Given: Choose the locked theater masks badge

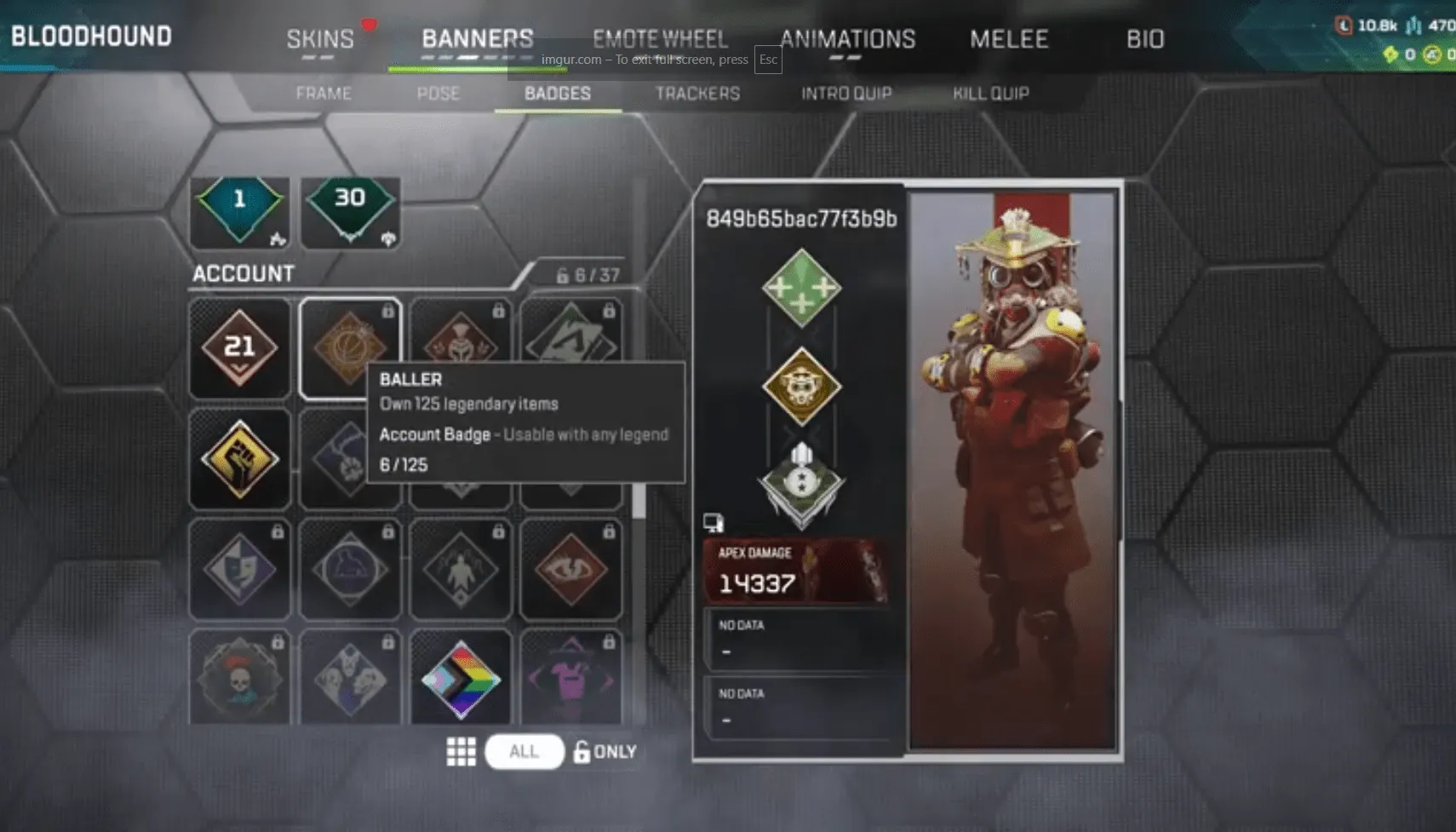Looking at the screenshot, I should pos(240,569).
